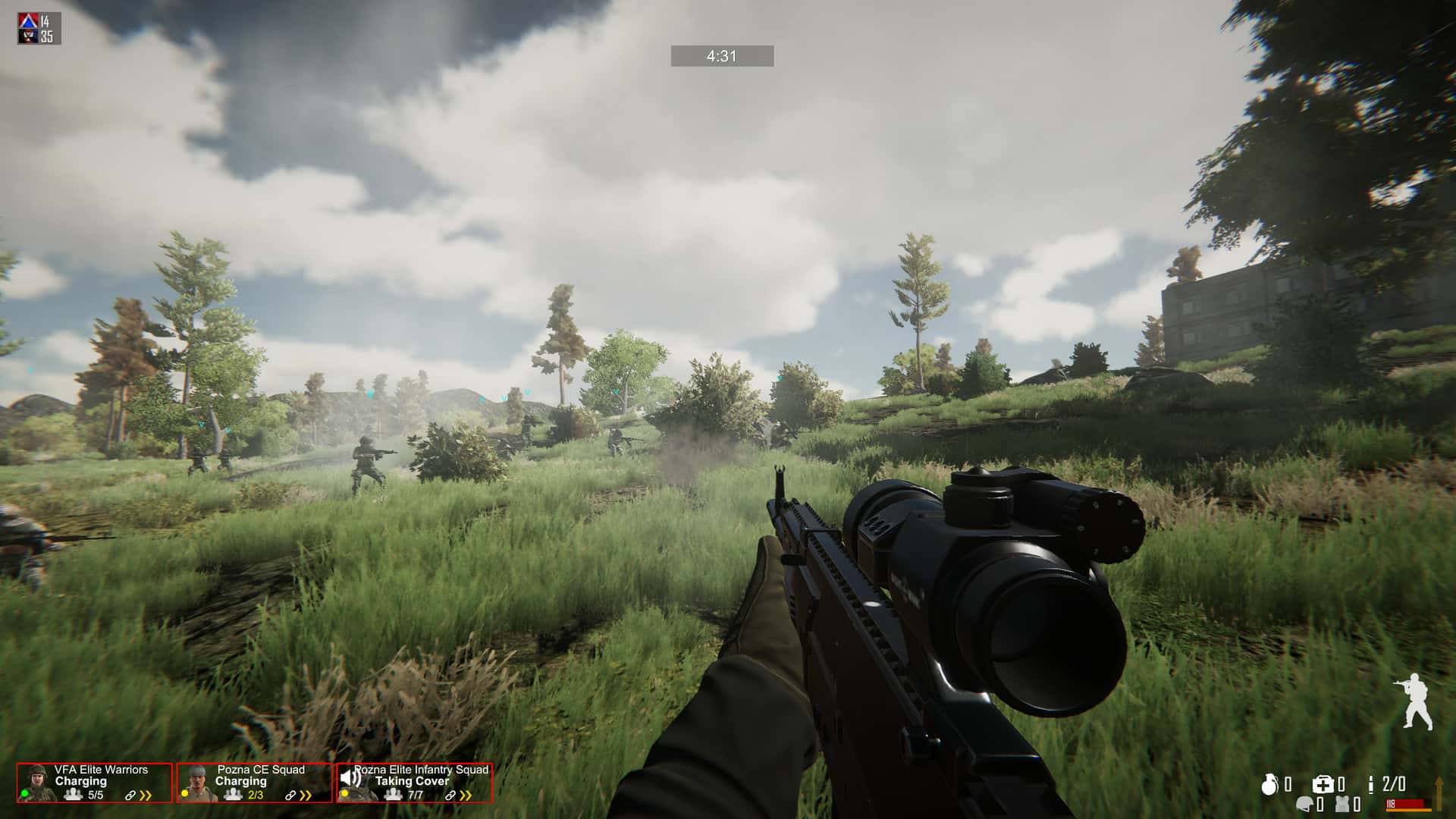Click the enemy faction emblem below the blue flag

27,34
